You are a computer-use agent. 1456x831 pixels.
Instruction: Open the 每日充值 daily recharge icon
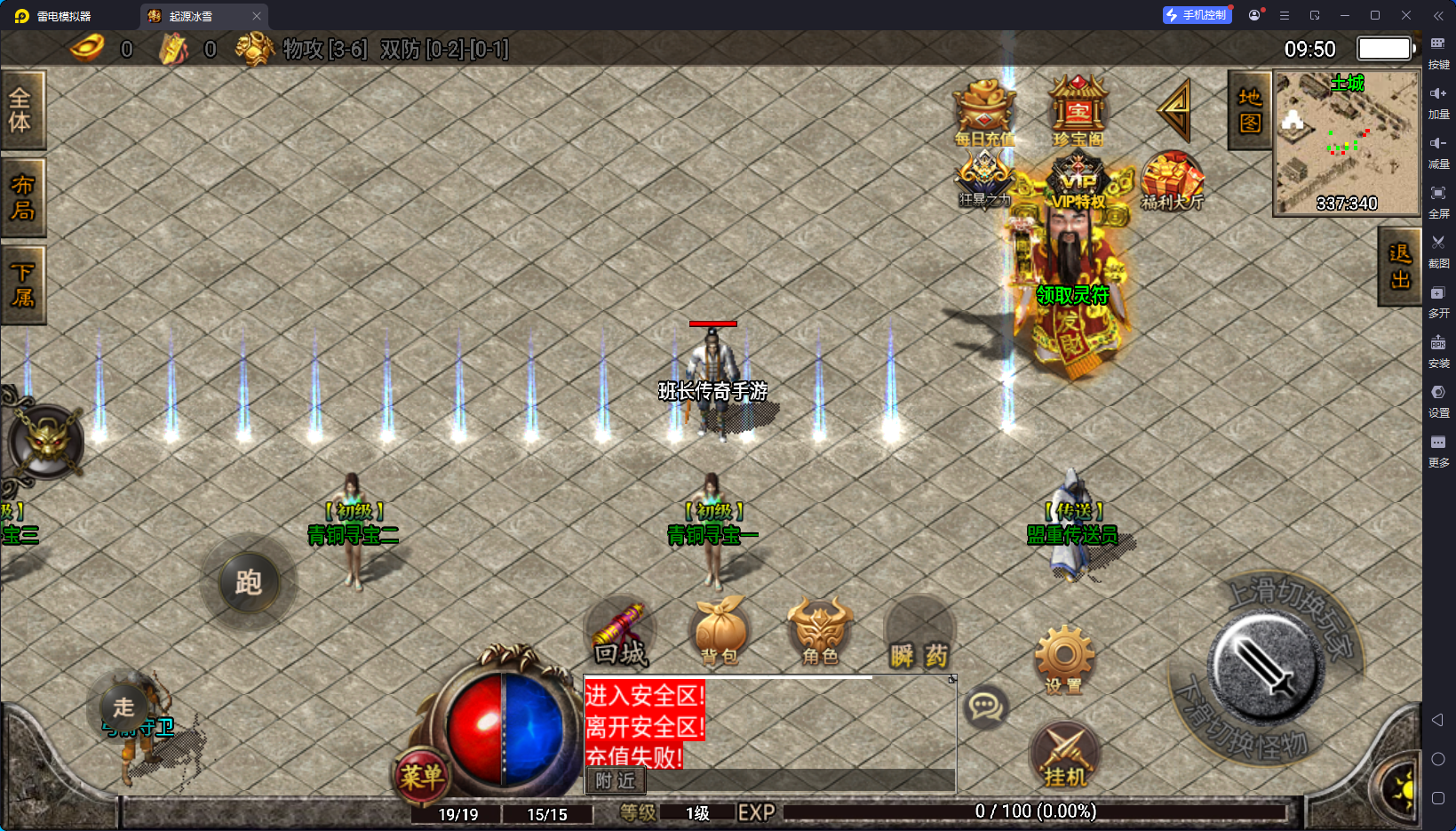click(x=984, y=113)
